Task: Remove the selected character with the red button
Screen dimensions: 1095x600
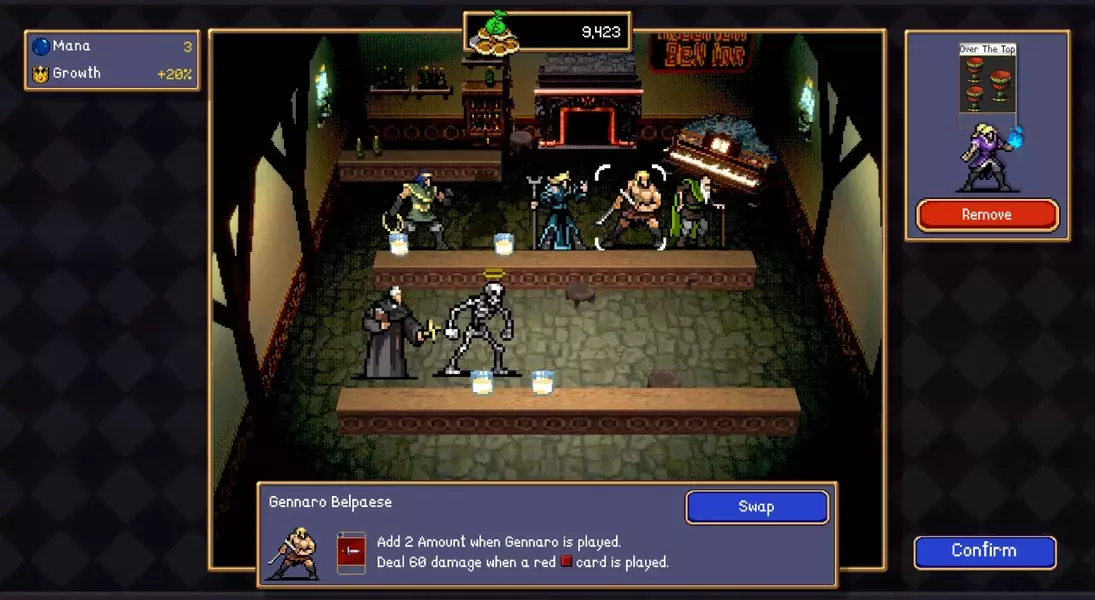Action: tap(987, 215)
